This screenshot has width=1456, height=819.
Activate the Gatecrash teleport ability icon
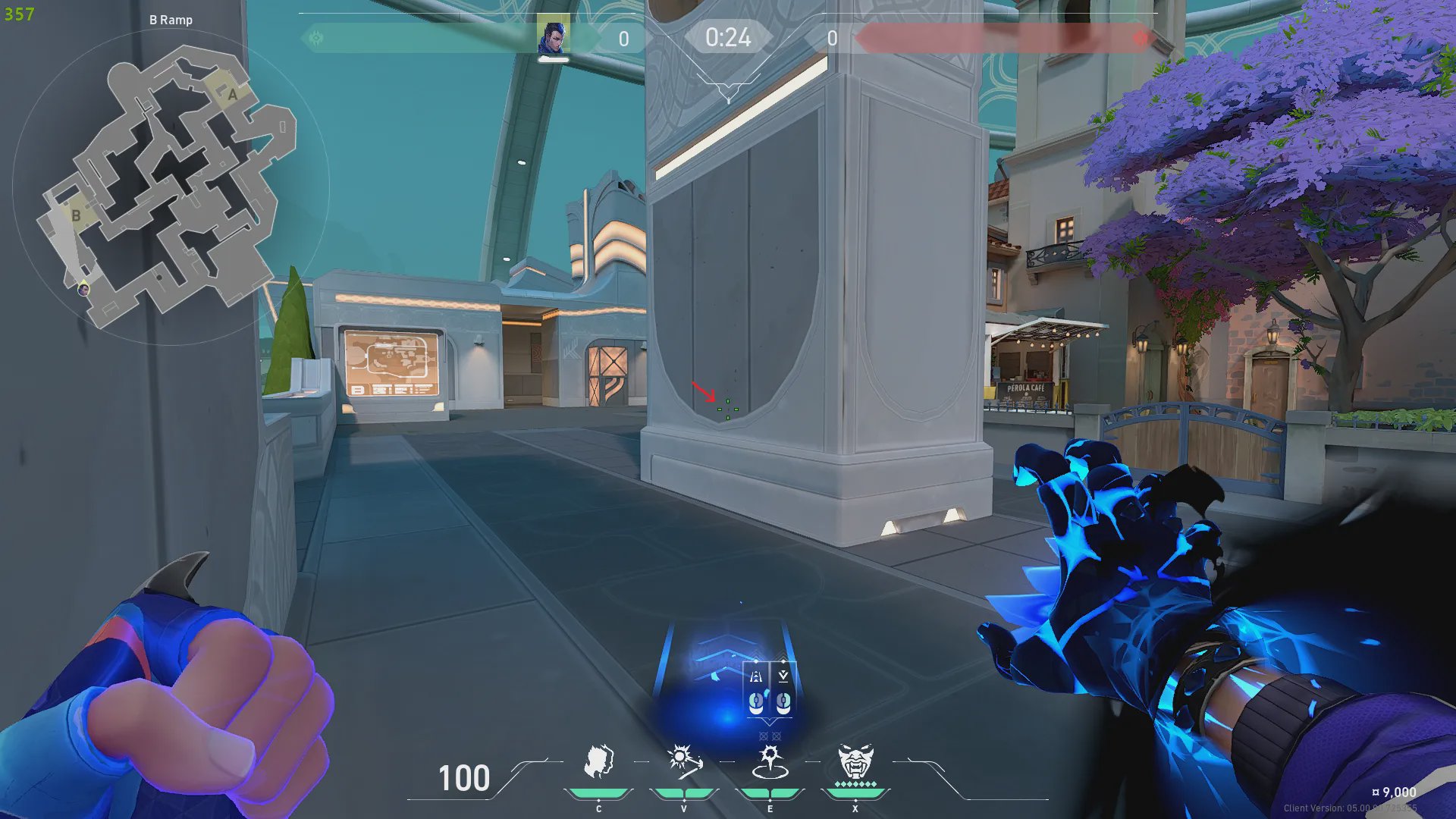coord(770,762)
